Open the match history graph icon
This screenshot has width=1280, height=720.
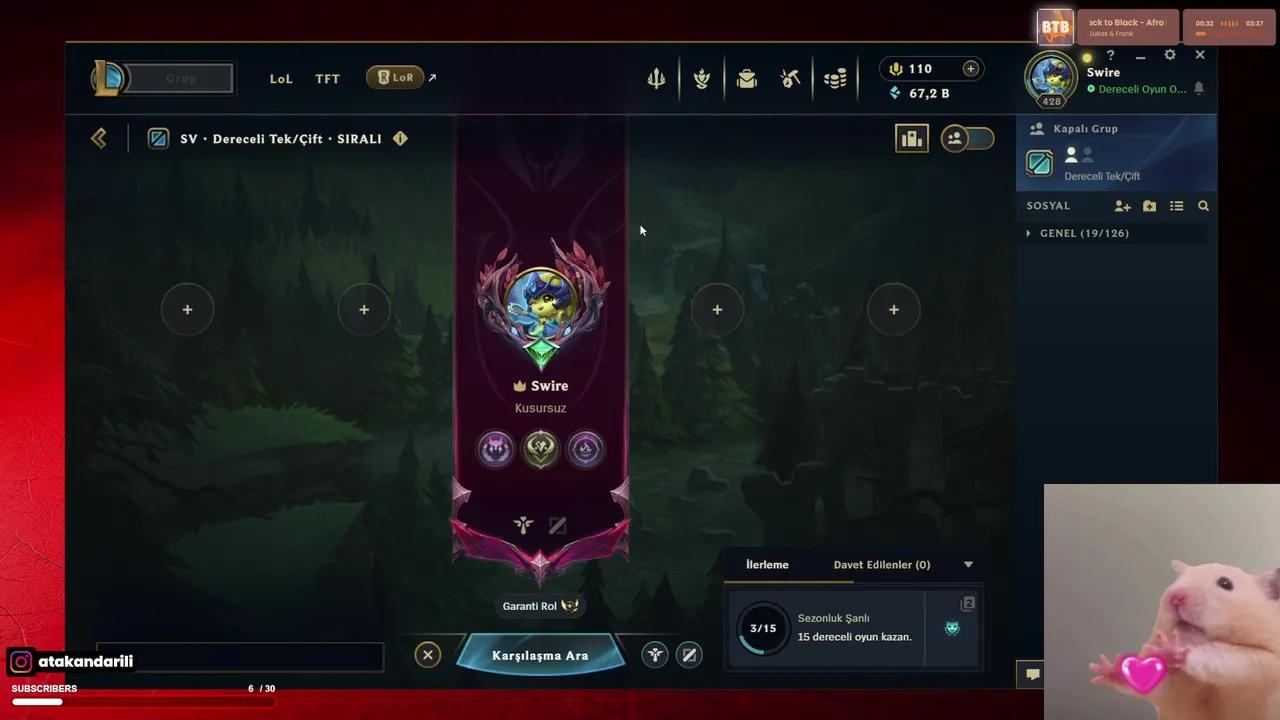coord(911,138)
